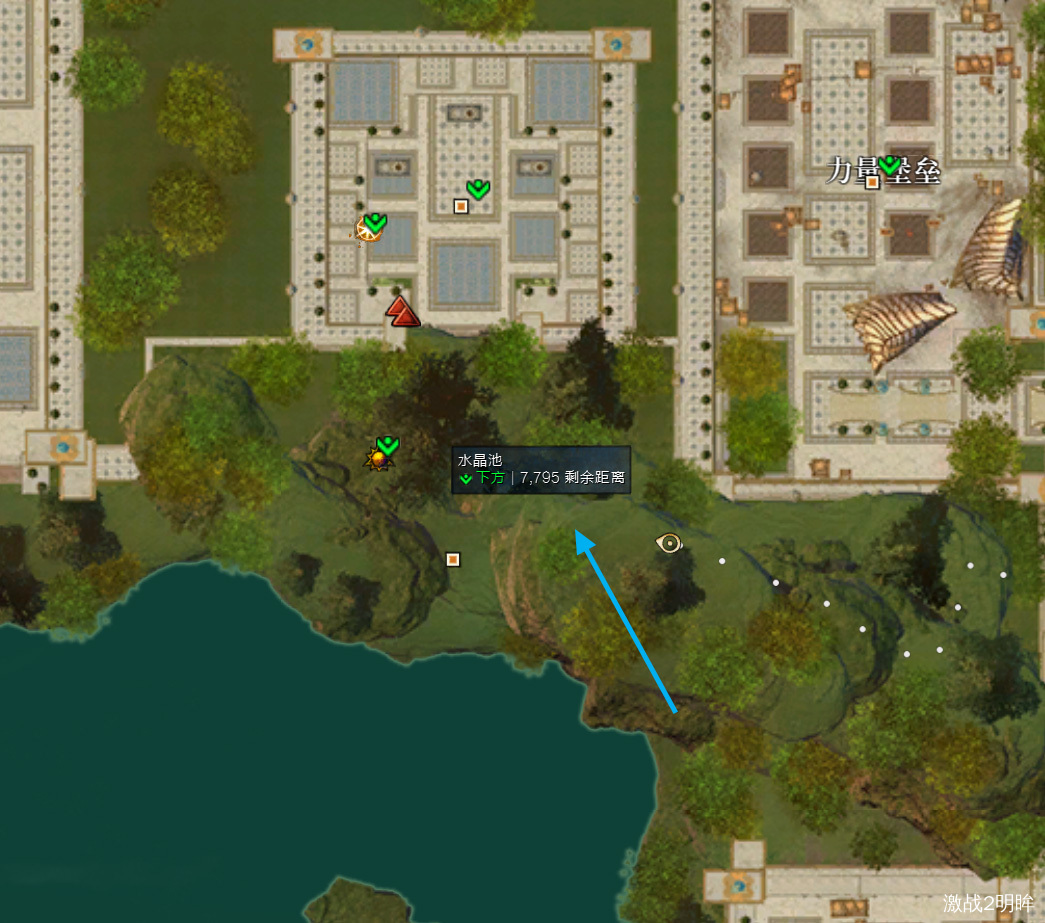The height and width of the screenshot is (923, 1045).
Task: Click the 力量堡垒 point of interest square
Action: 872,181
